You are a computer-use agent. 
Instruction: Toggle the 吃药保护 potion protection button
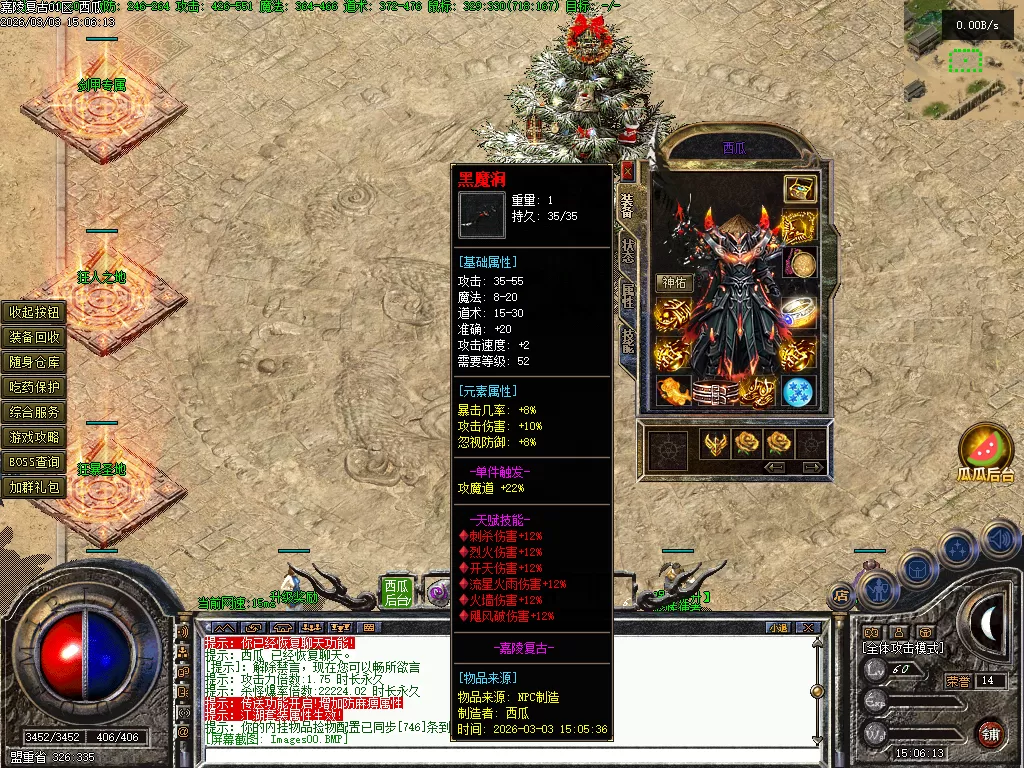(35, 387)
